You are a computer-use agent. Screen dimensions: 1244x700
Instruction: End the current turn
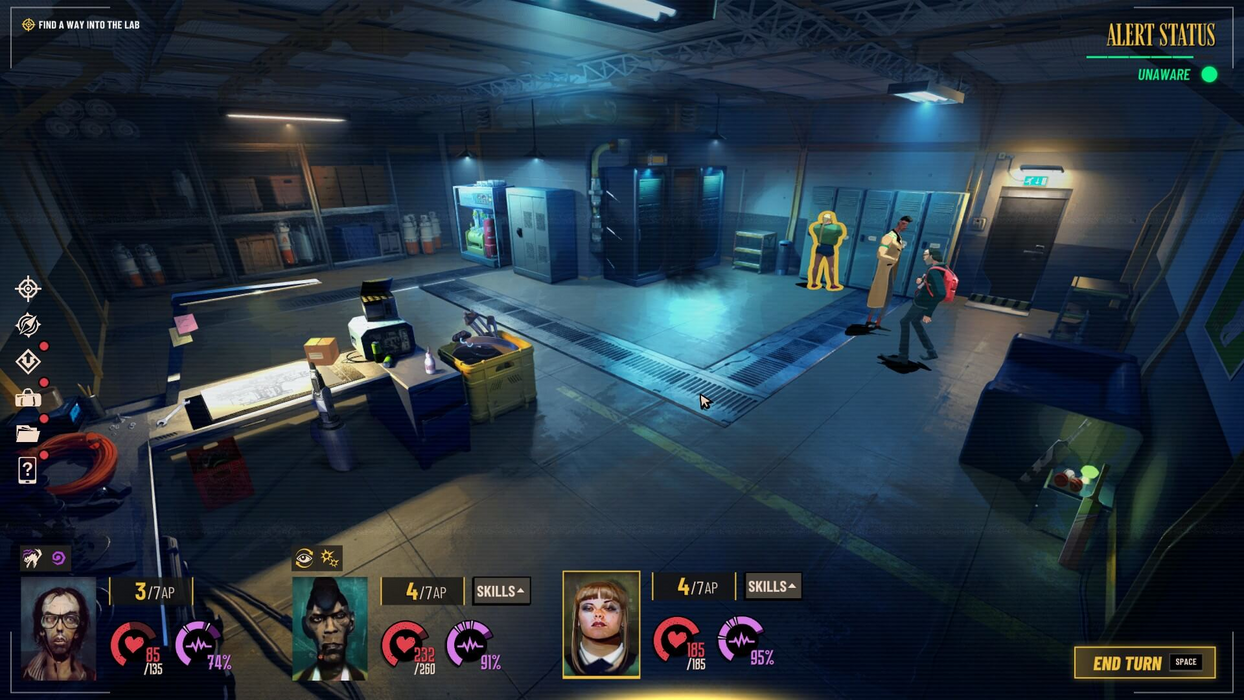[x=1144, y=663]
